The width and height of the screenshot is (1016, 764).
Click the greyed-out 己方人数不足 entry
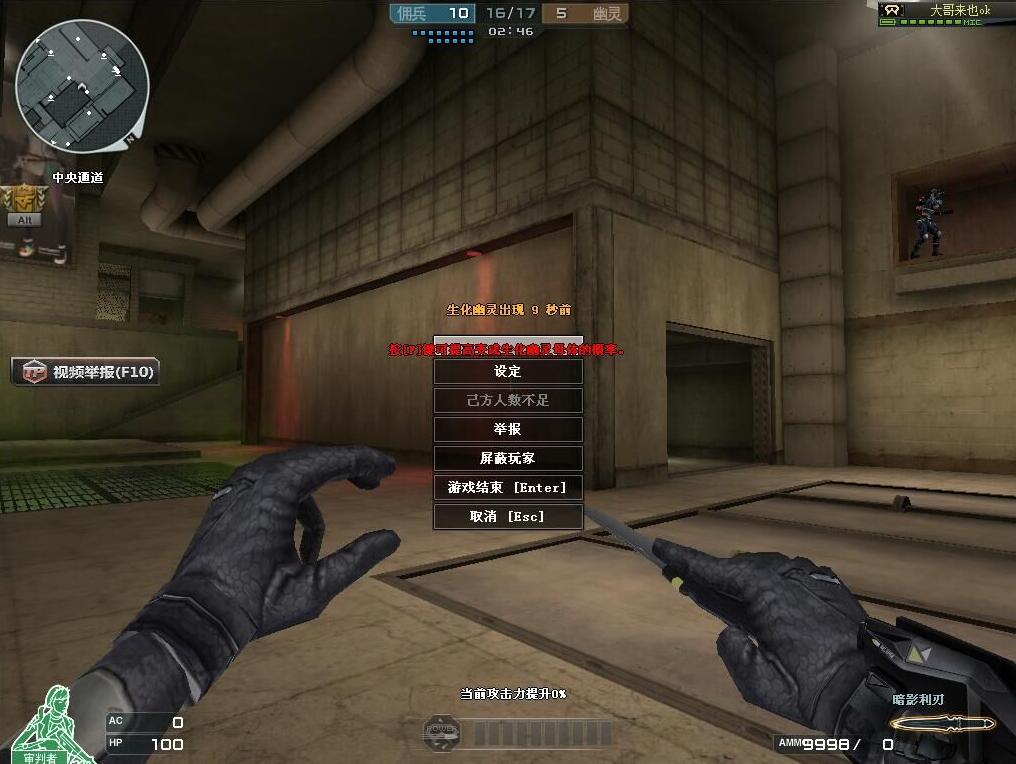(x=508, y=400)
